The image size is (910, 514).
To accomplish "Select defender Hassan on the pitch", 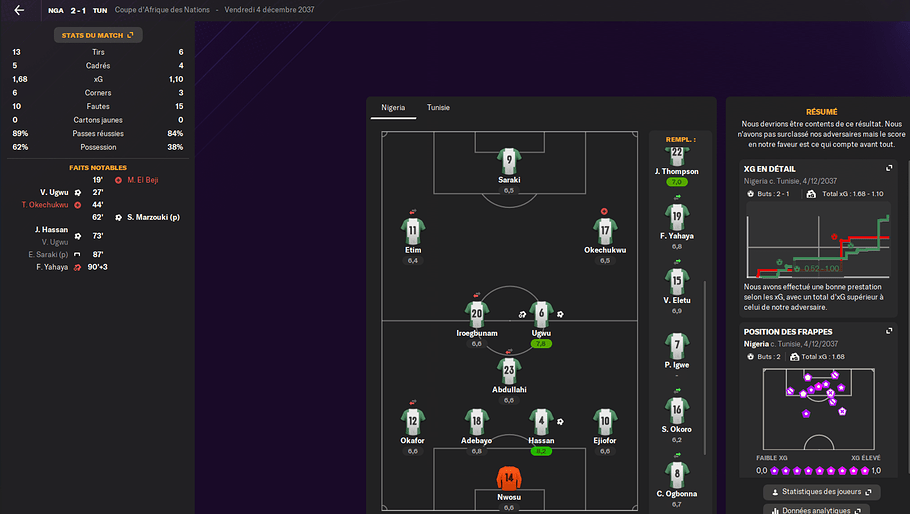I will click(x=541, y=420).
